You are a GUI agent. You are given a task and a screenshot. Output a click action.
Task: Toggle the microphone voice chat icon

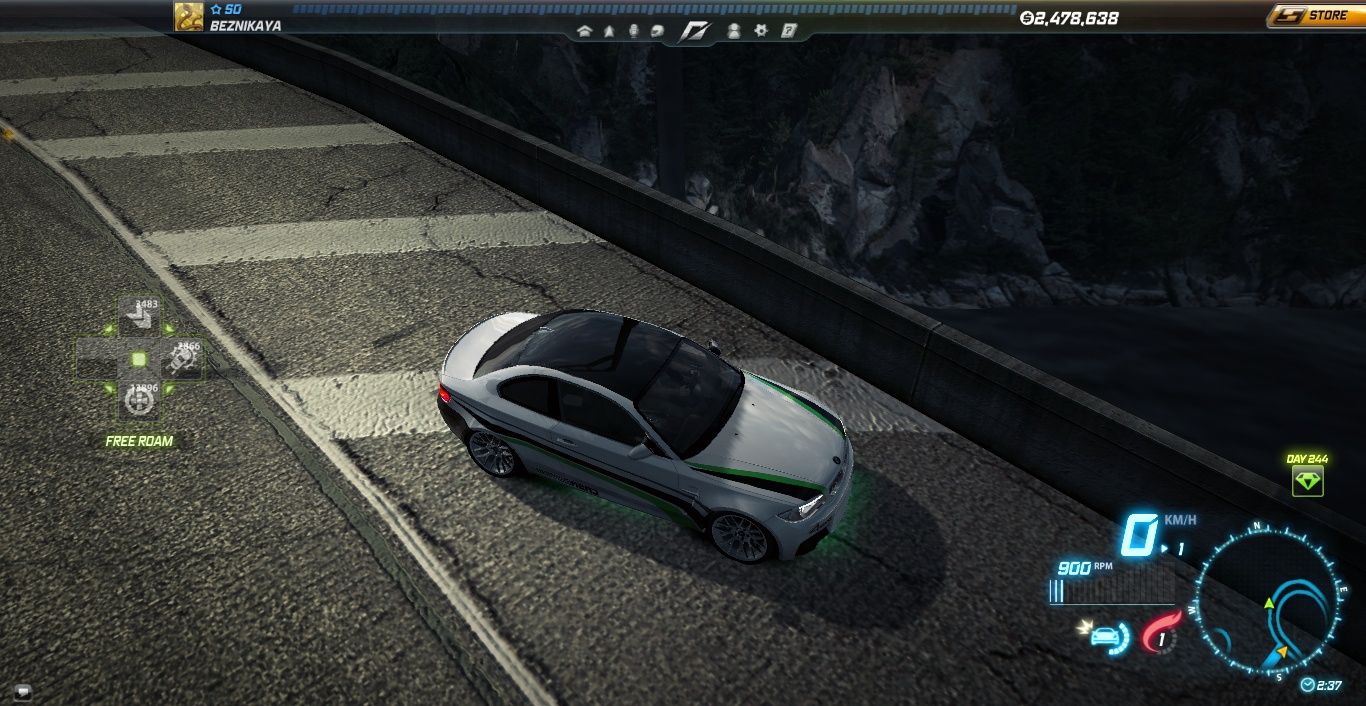click(633, 31)
